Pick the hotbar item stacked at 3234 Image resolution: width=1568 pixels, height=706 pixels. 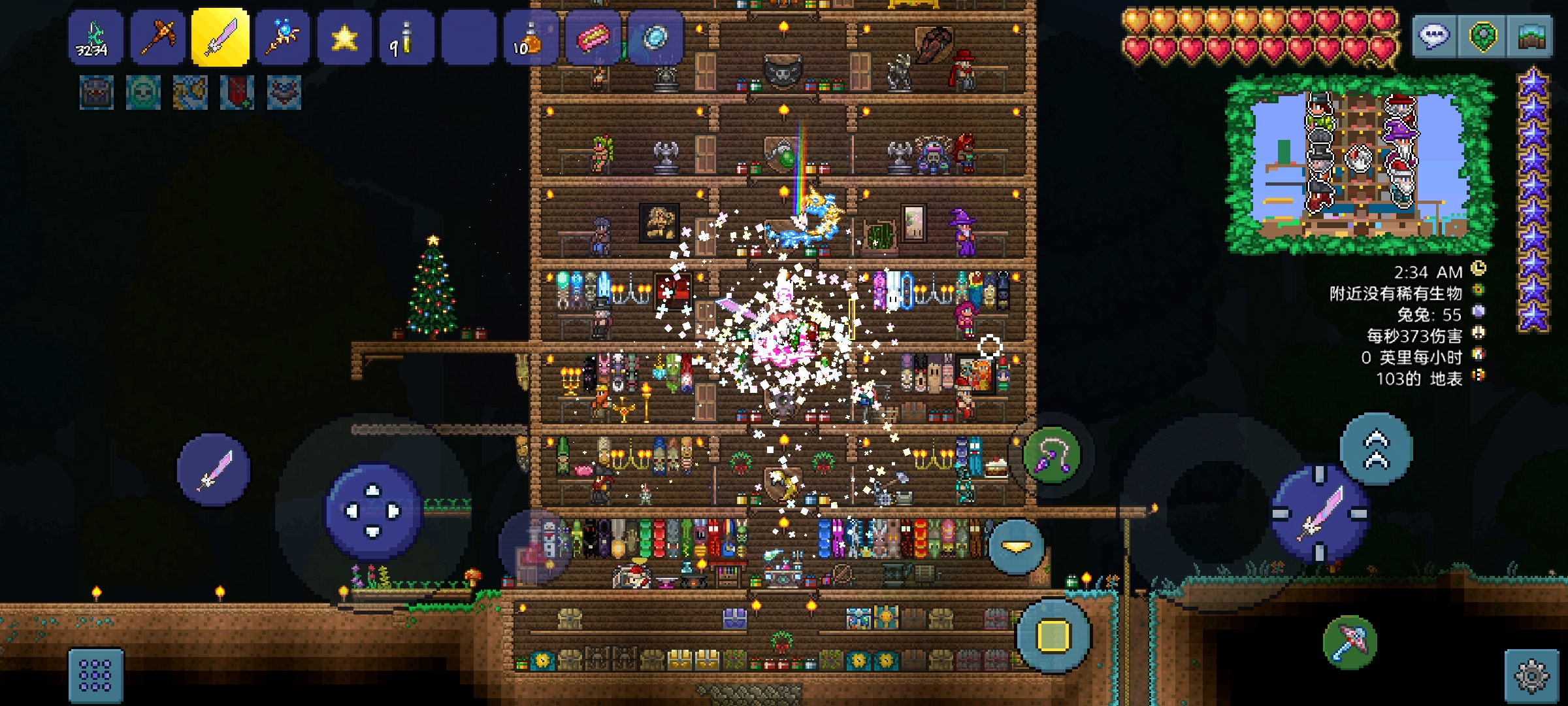(95, 38)
